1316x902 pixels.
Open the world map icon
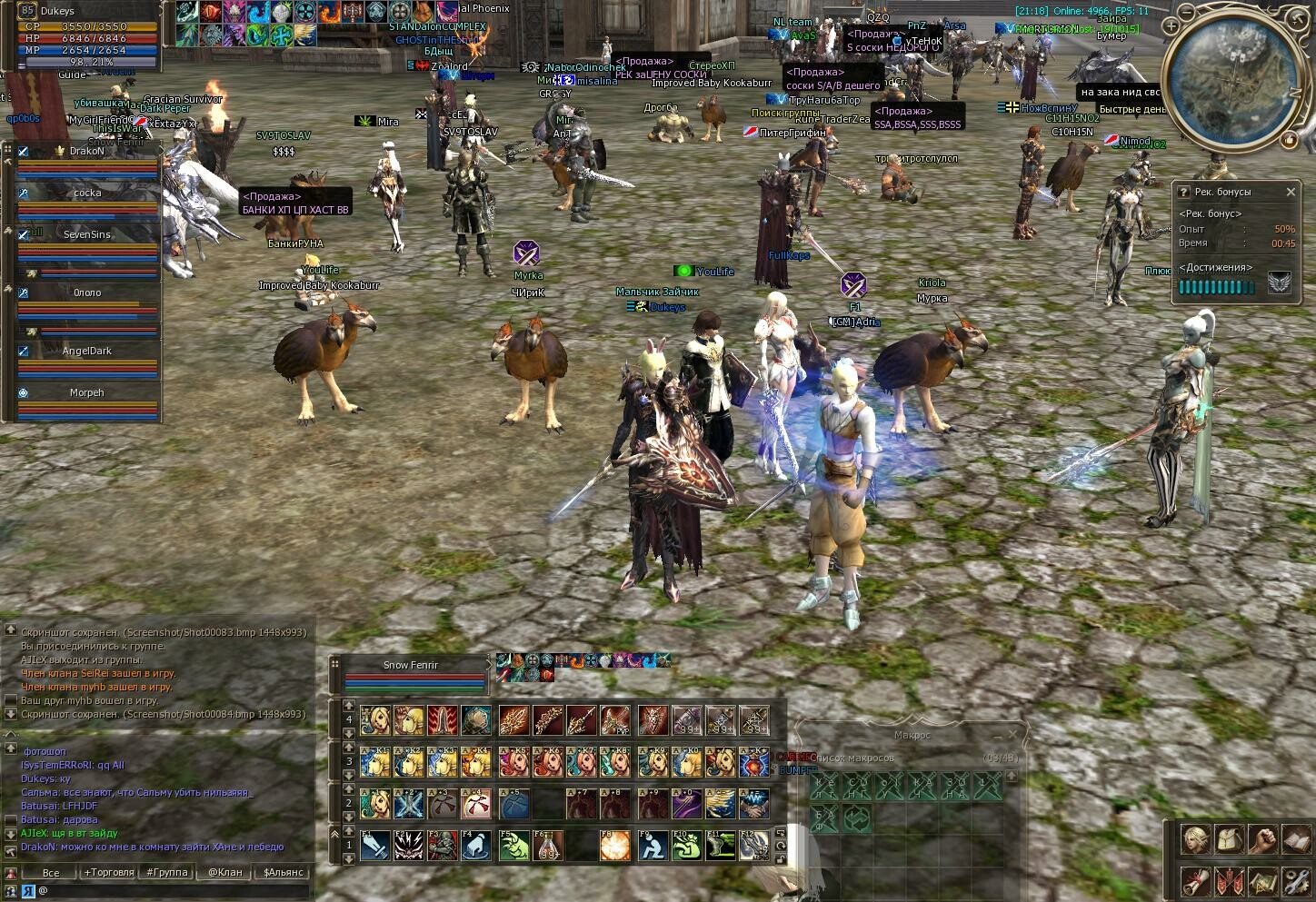(1261, 880)
